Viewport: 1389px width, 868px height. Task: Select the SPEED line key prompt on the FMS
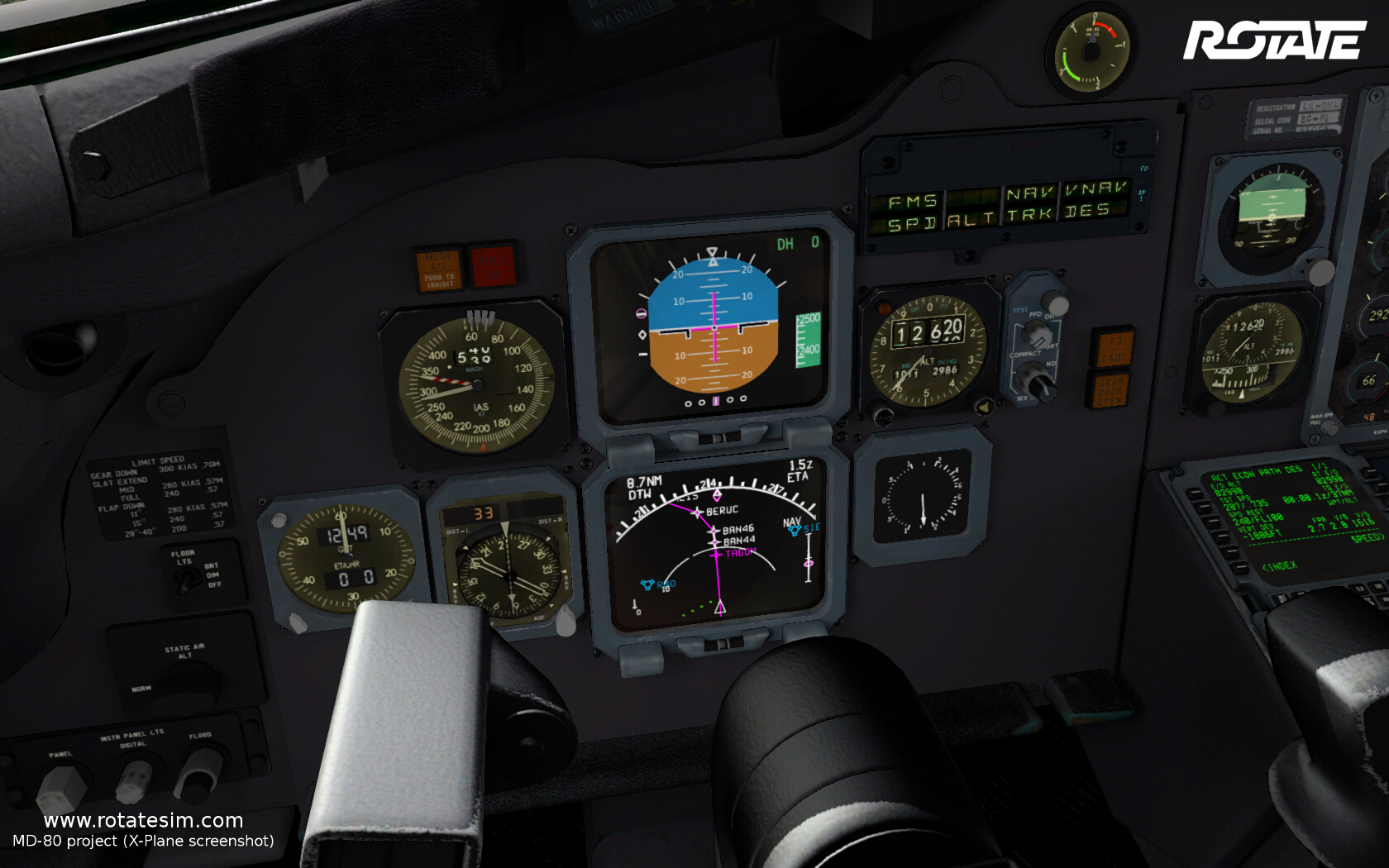point(1366,538)
